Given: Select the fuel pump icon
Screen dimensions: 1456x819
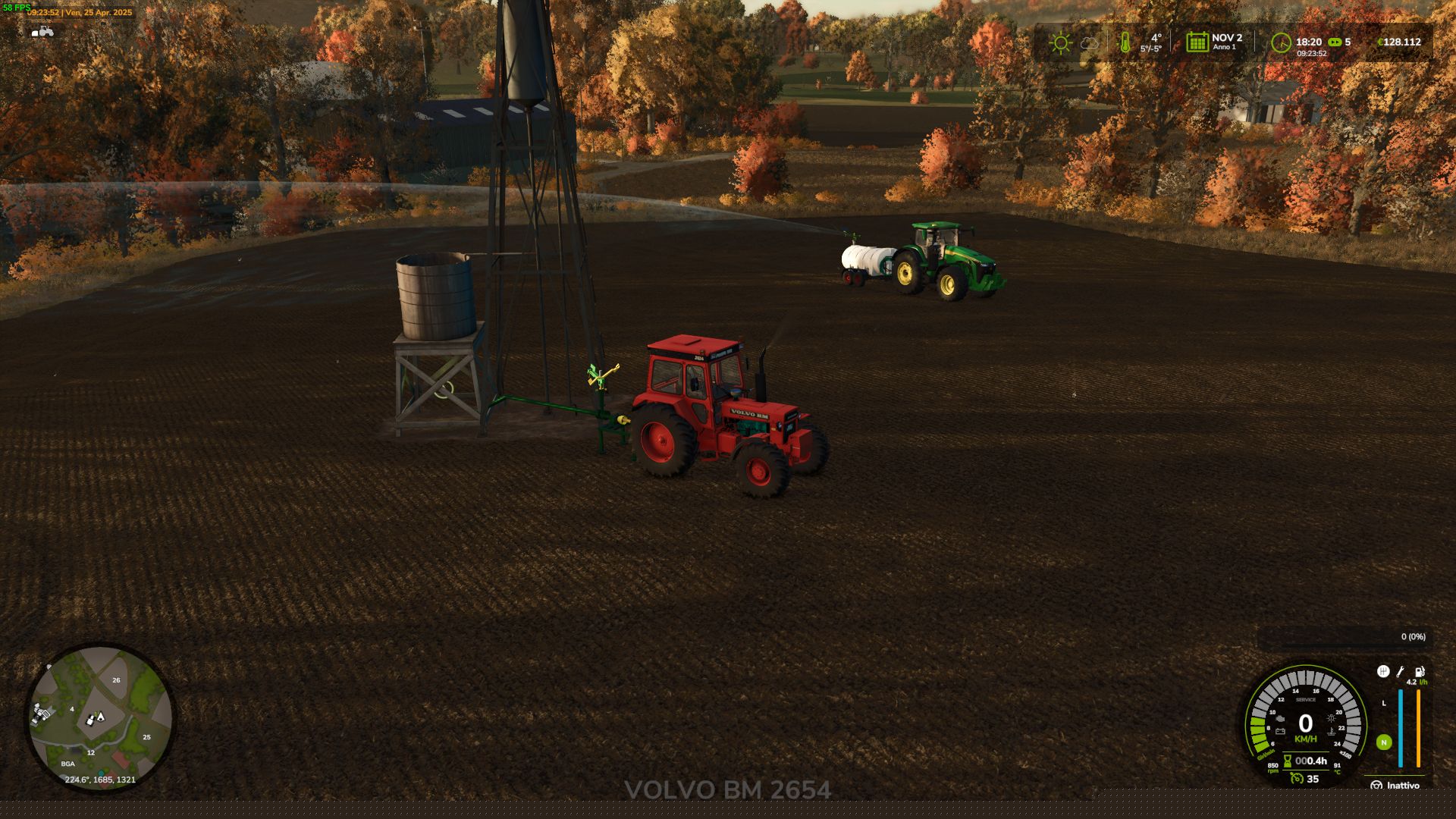Looking at the screenshot, I should tap(1420, 672).
